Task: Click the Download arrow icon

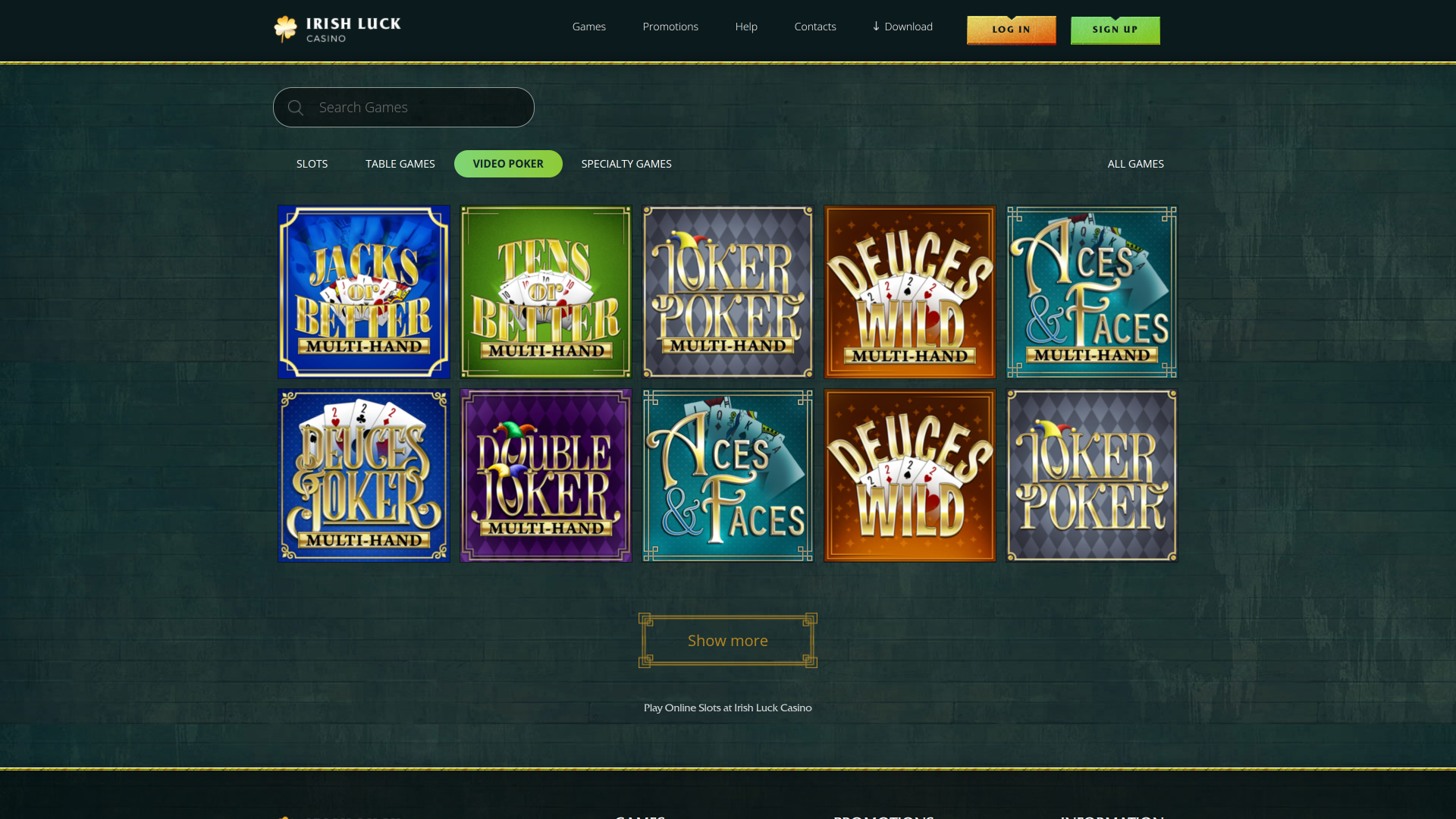Action: [875, 27]
